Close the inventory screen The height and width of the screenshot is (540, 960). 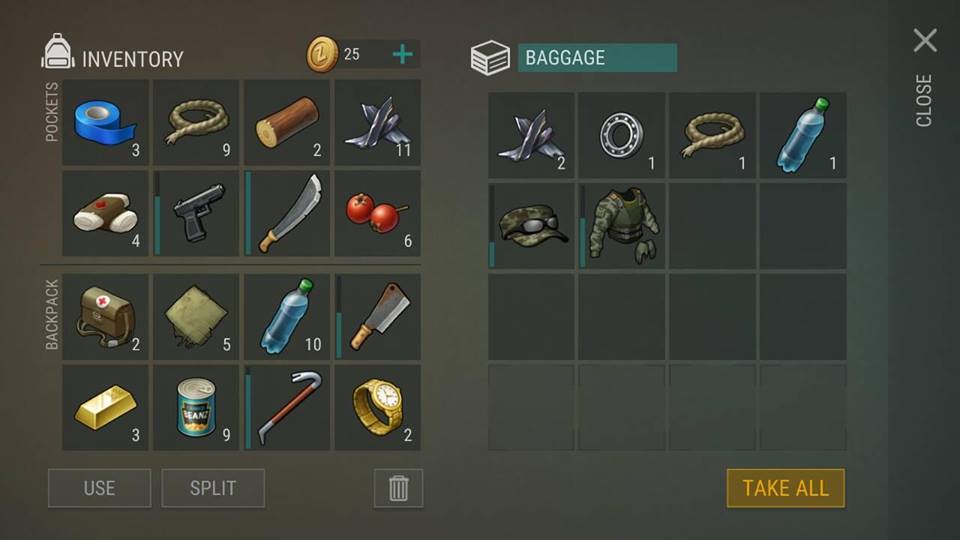pyautogui.click(x=925, y=41)
